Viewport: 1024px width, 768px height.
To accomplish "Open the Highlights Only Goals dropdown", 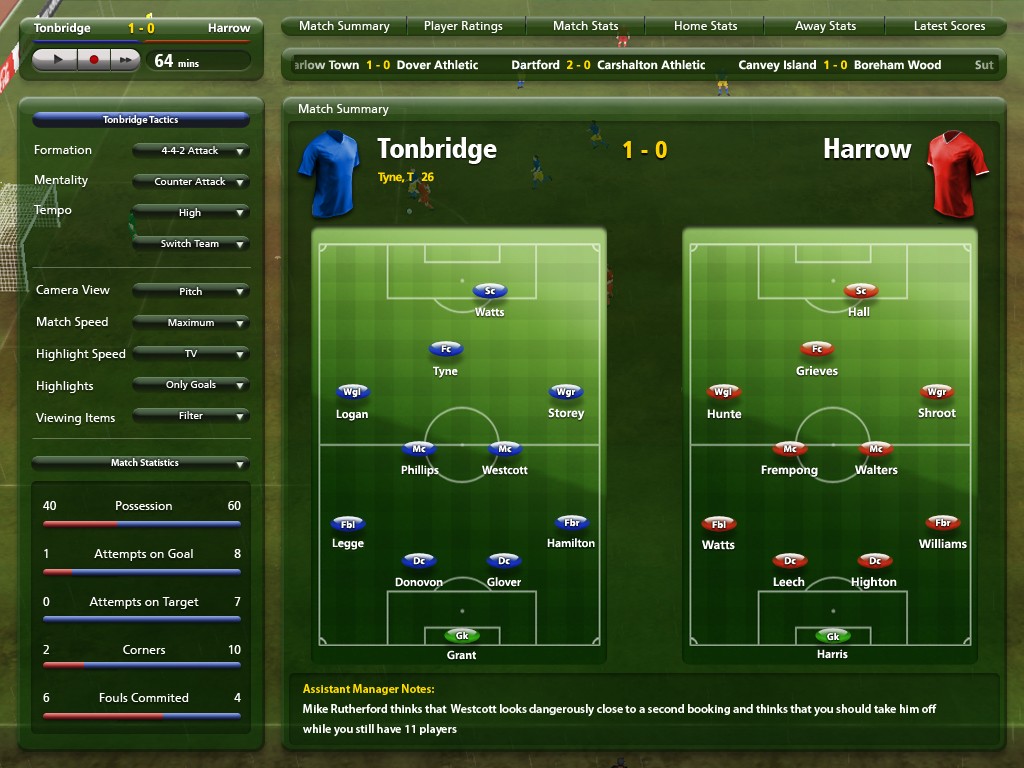I will pyautogui.click(x=190, y=385).
